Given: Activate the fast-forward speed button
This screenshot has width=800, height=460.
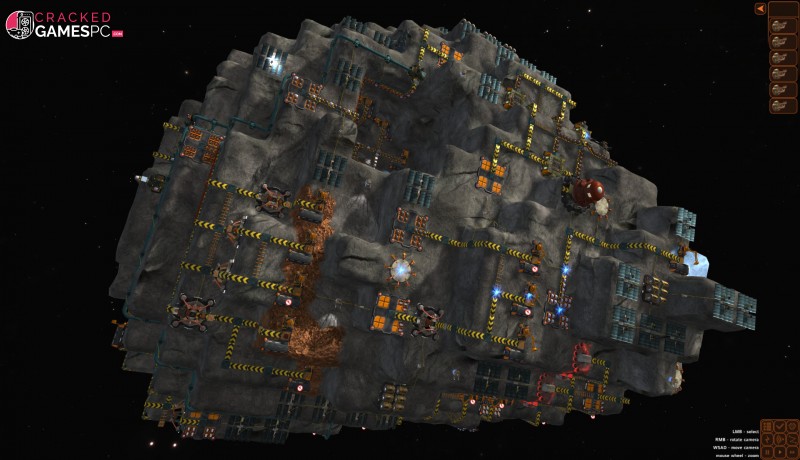Looking at the screenshot, I should tap(792, 452).
